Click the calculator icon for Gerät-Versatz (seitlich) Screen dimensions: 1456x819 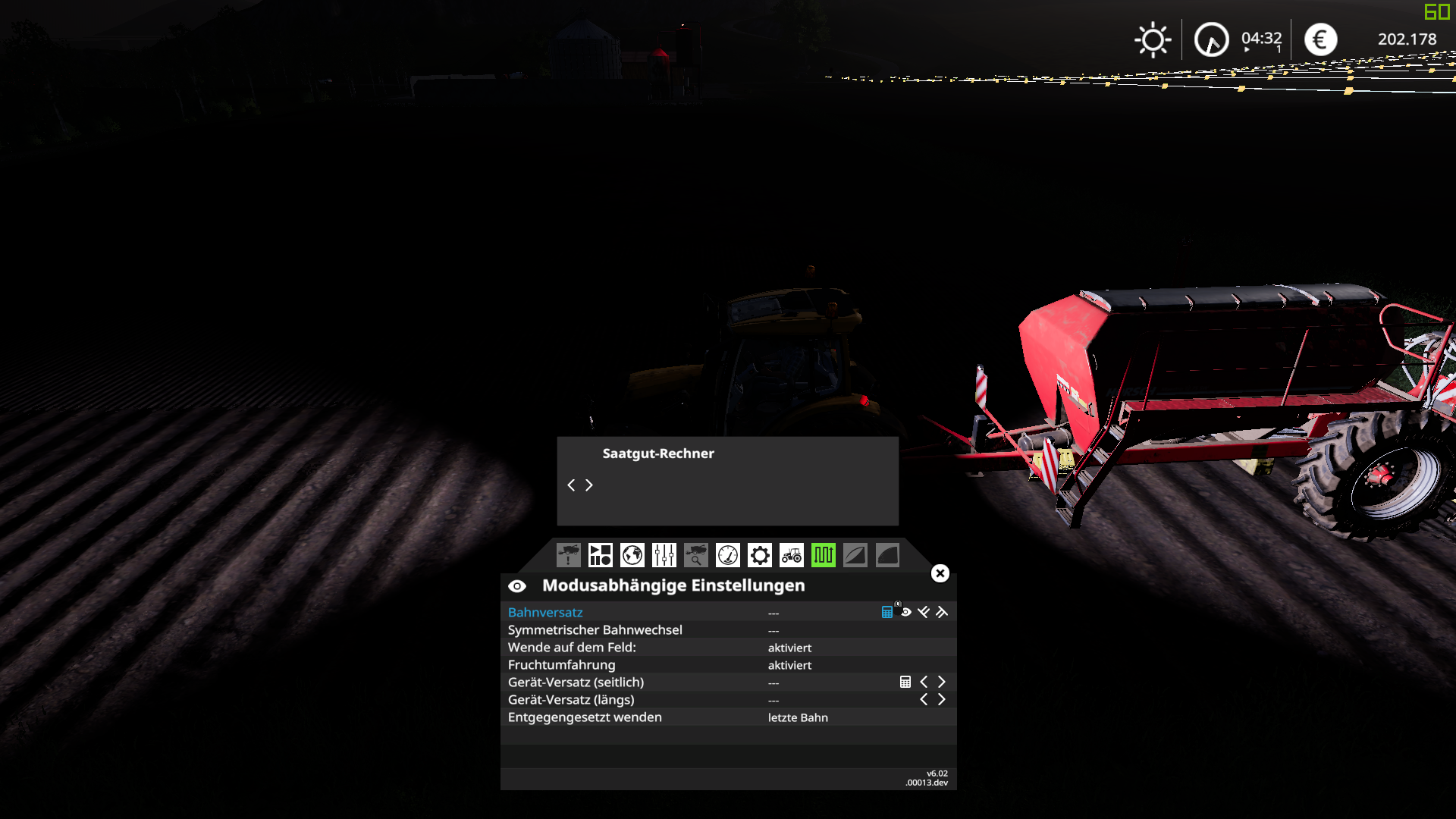(905, 682)
